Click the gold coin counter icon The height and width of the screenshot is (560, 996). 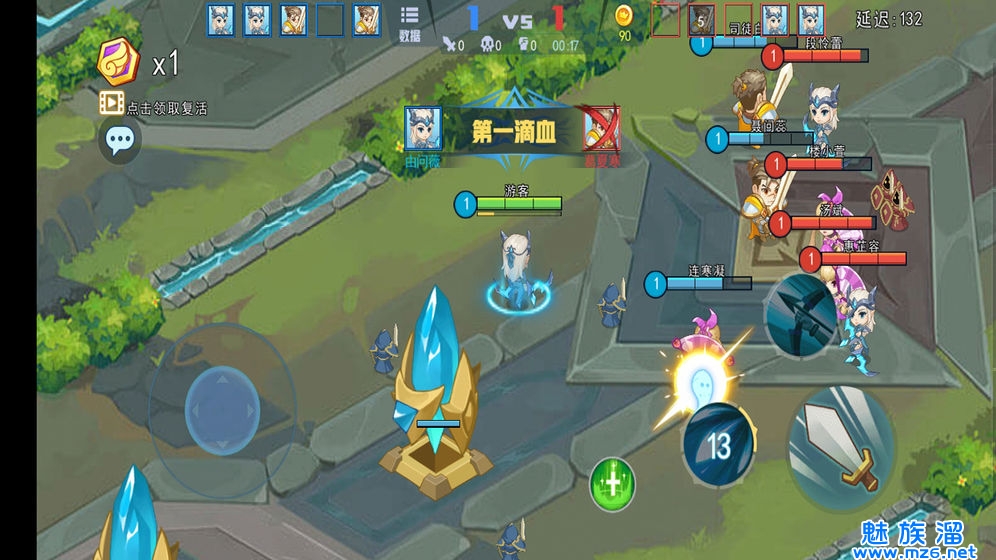(625, 17)
